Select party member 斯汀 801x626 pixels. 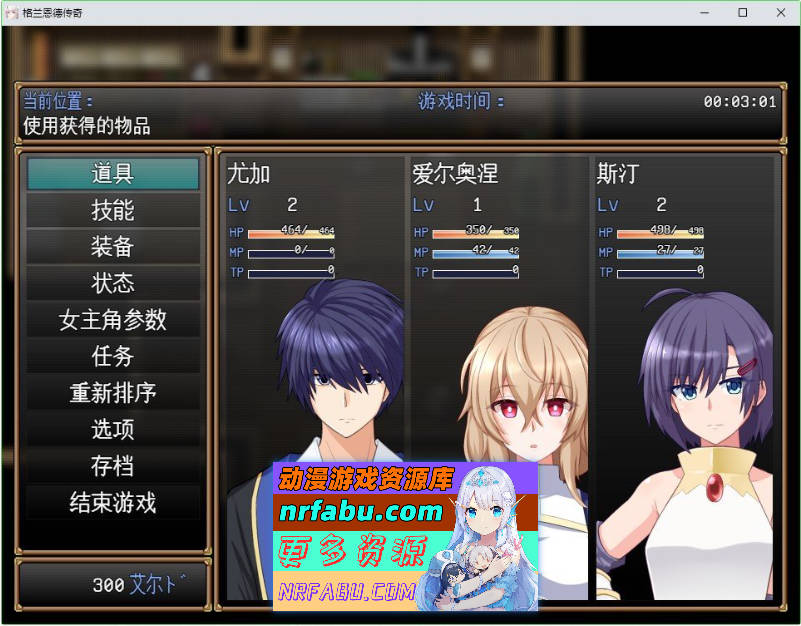(x=684, y=380)
